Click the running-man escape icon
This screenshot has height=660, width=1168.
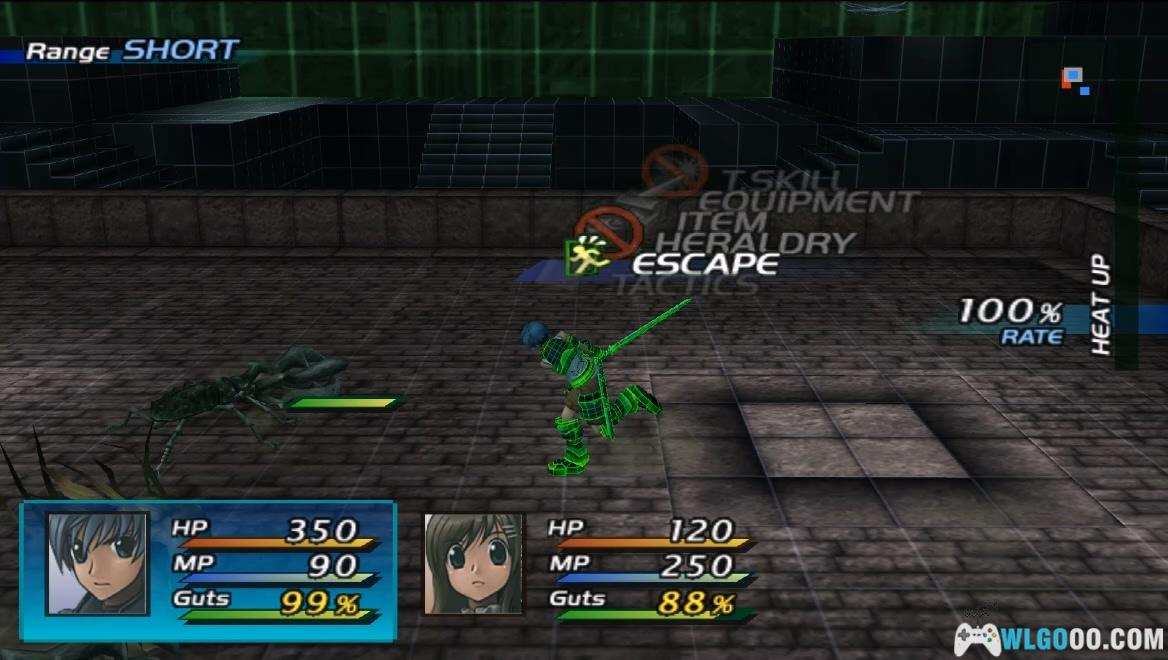pos(587,256)
